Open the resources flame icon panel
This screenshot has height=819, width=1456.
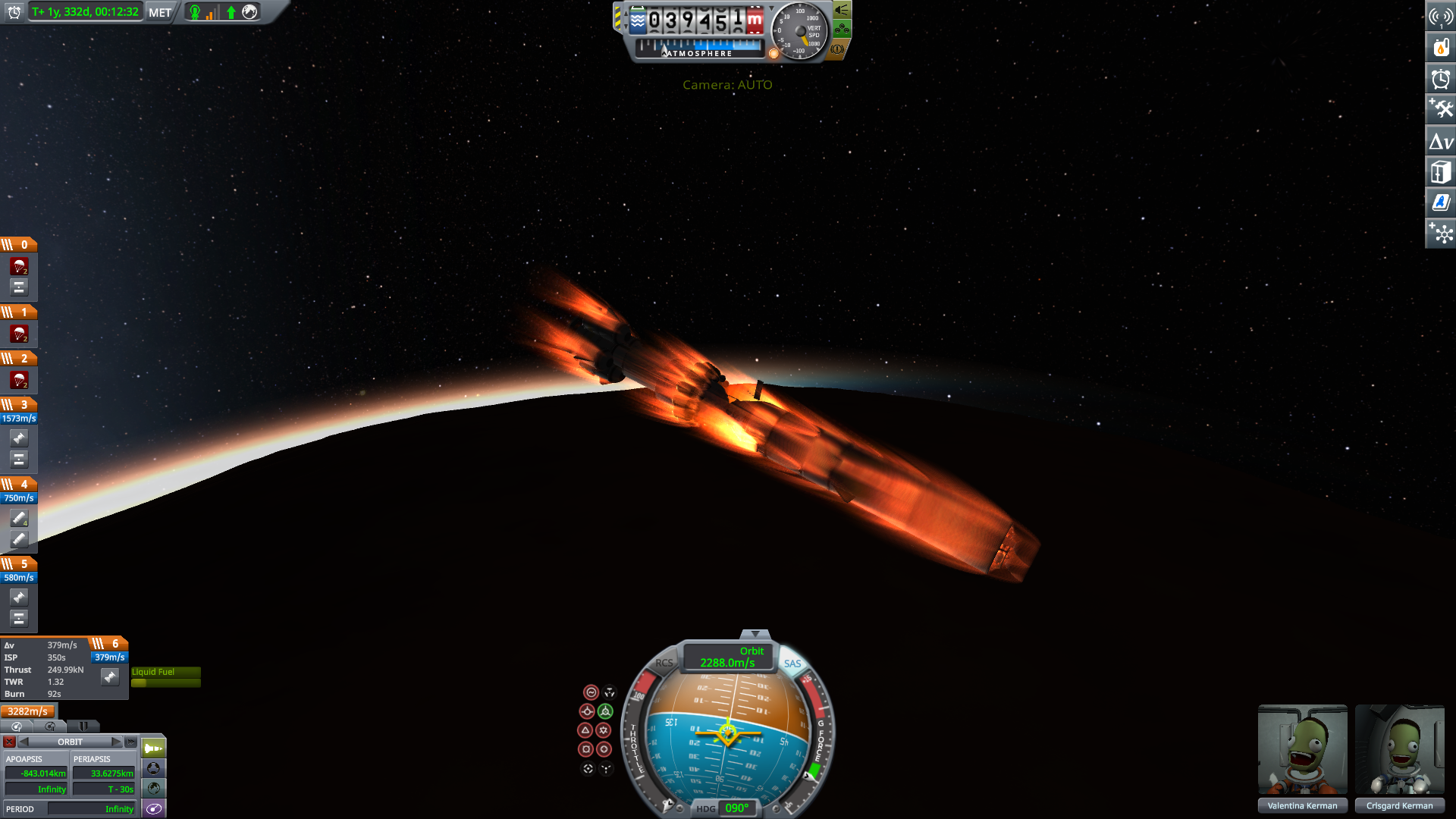[1441, 48]
